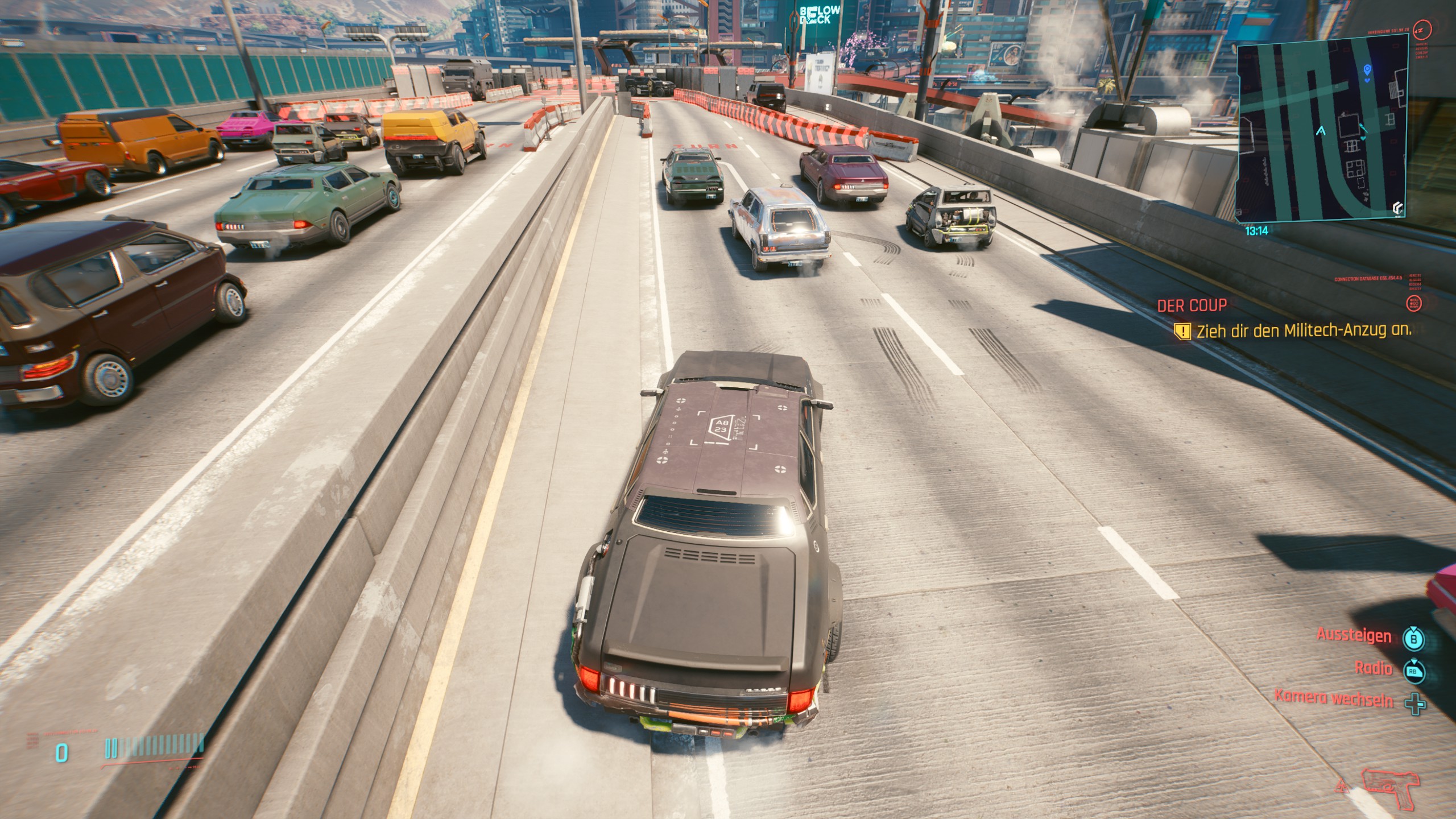1456x819 pixels.
Task: Select the Militech-Anzug objective entry
Action: coord(1303,331)
